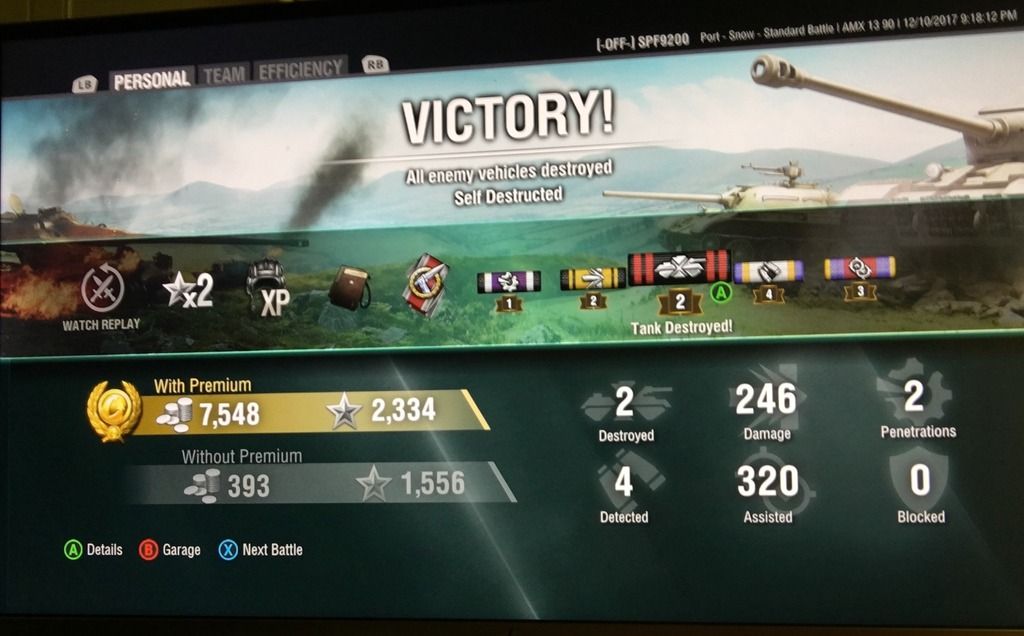Select the yellow and black ribbon medal
Viewport: 1024px width, 636px height.
click(x=592, y=279)
